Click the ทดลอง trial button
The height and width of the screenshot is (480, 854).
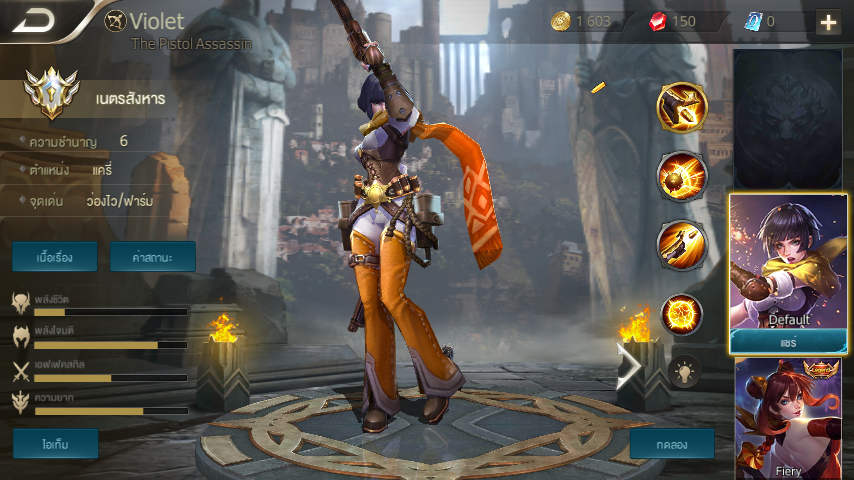tap(672, 443)
